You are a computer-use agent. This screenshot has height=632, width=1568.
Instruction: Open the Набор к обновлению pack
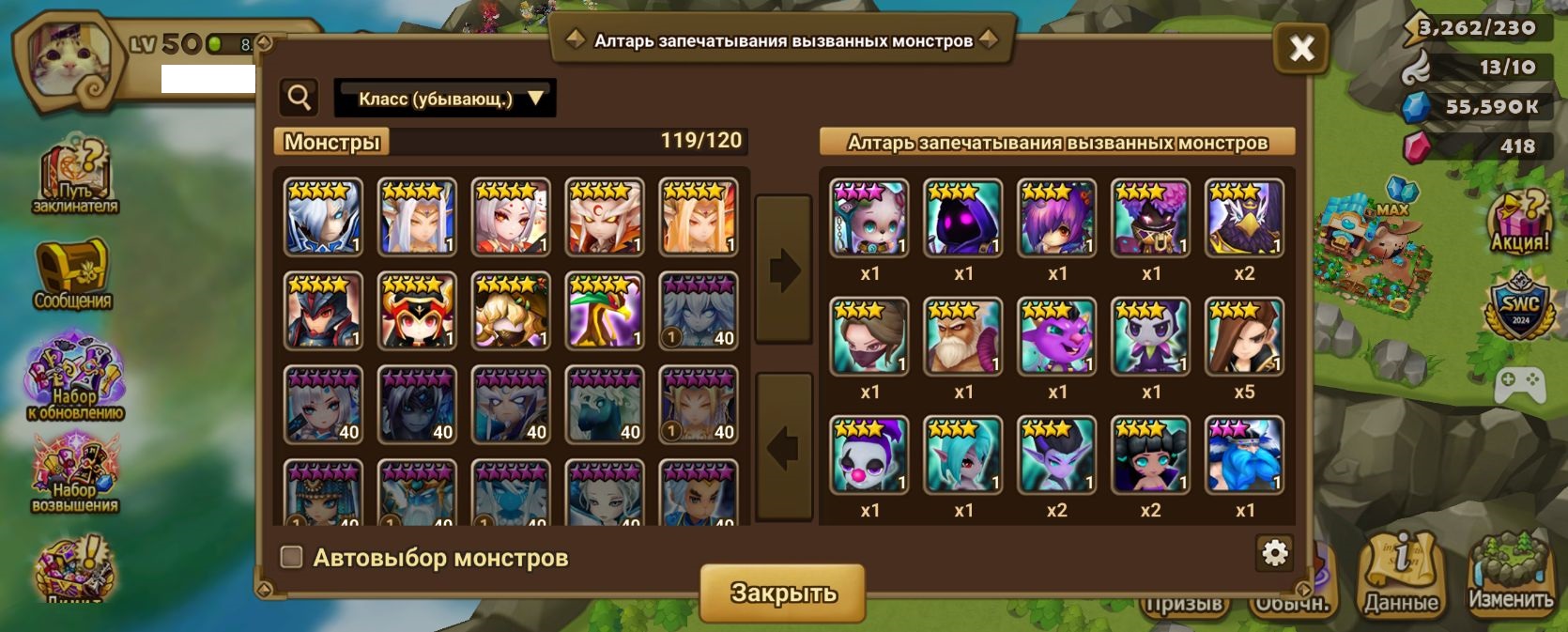75,377
